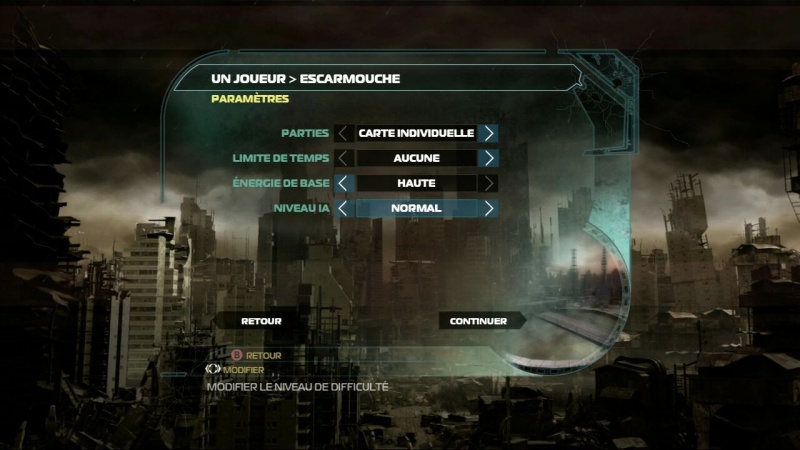Raise Niveau IA with right arrow
This screenshot has height=450, width=800.
tap(488, 208)
